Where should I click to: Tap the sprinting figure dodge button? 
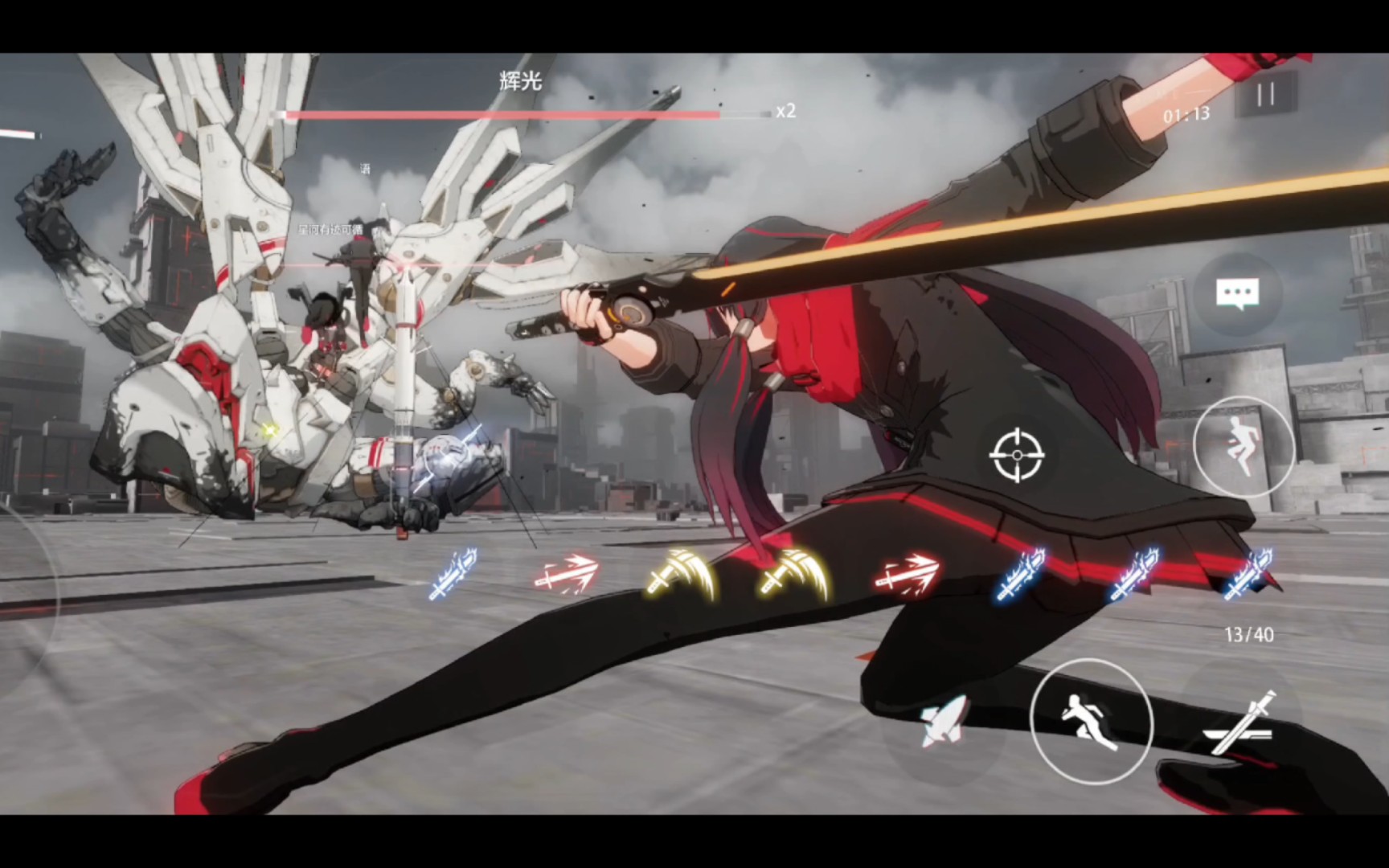(1091, 721)
